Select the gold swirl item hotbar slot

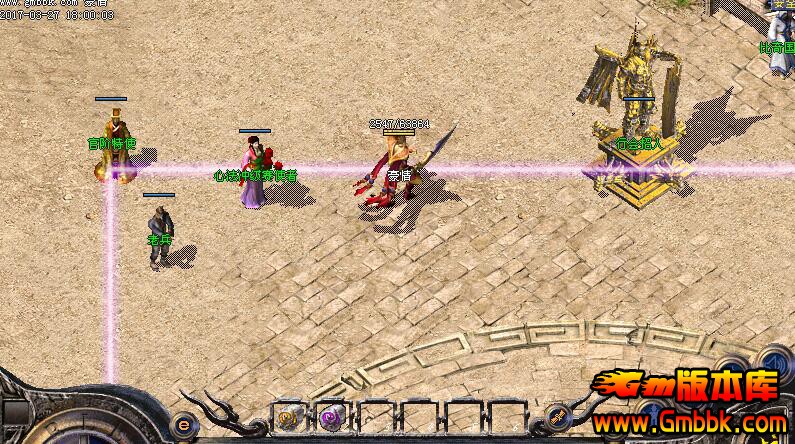287,417
